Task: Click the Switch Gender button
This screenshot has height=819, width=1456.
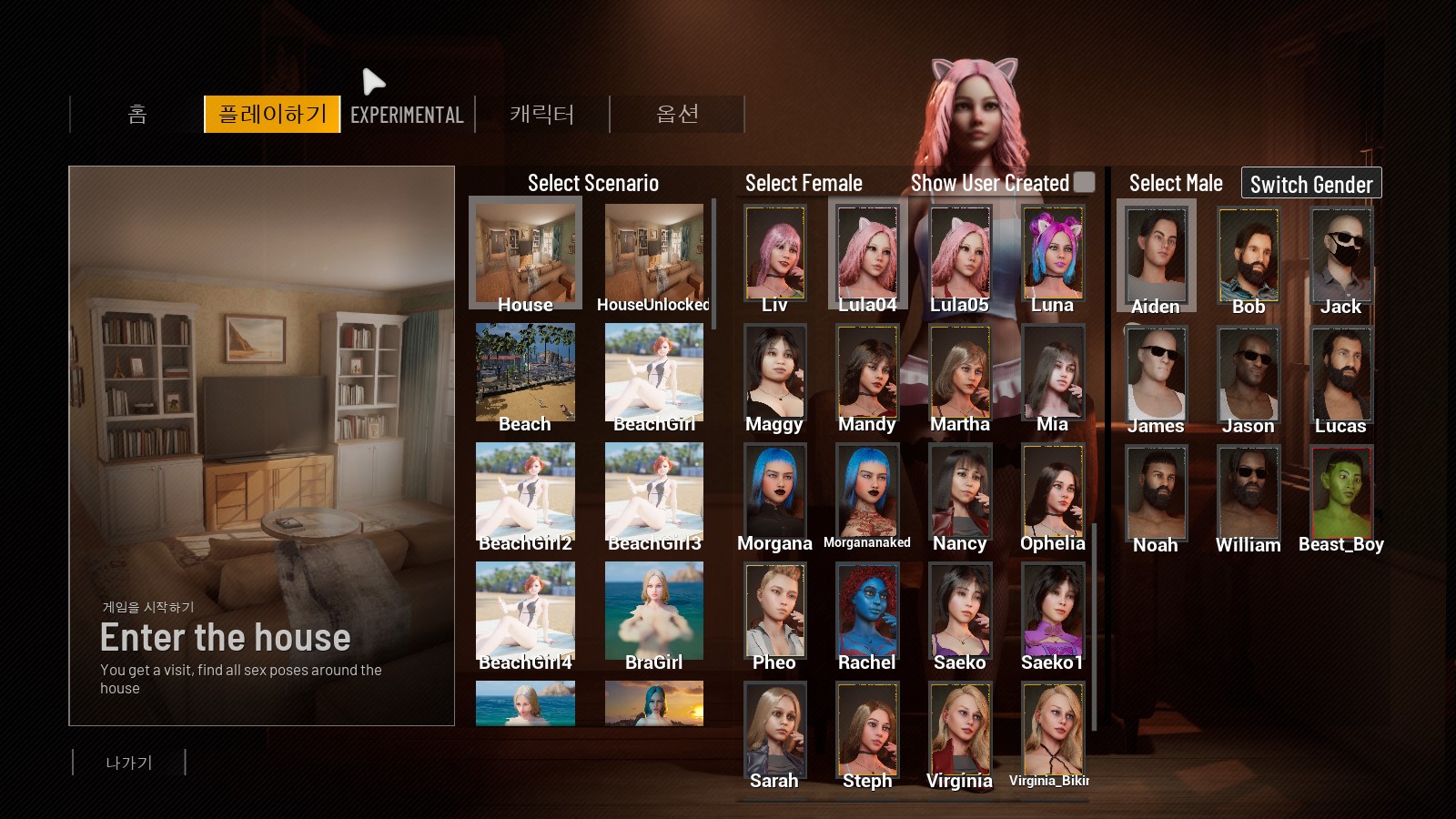Action: 1310,184
